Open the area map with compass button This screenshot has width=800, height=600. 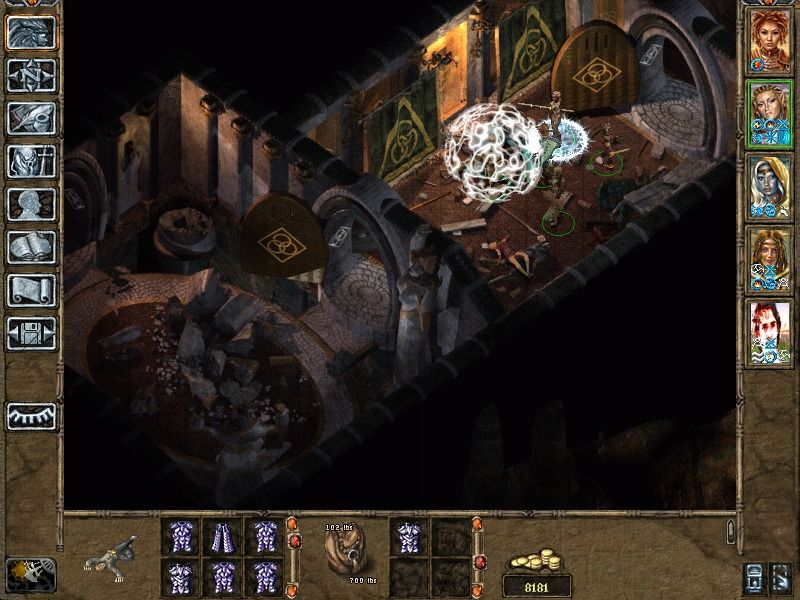coord(30,75)
